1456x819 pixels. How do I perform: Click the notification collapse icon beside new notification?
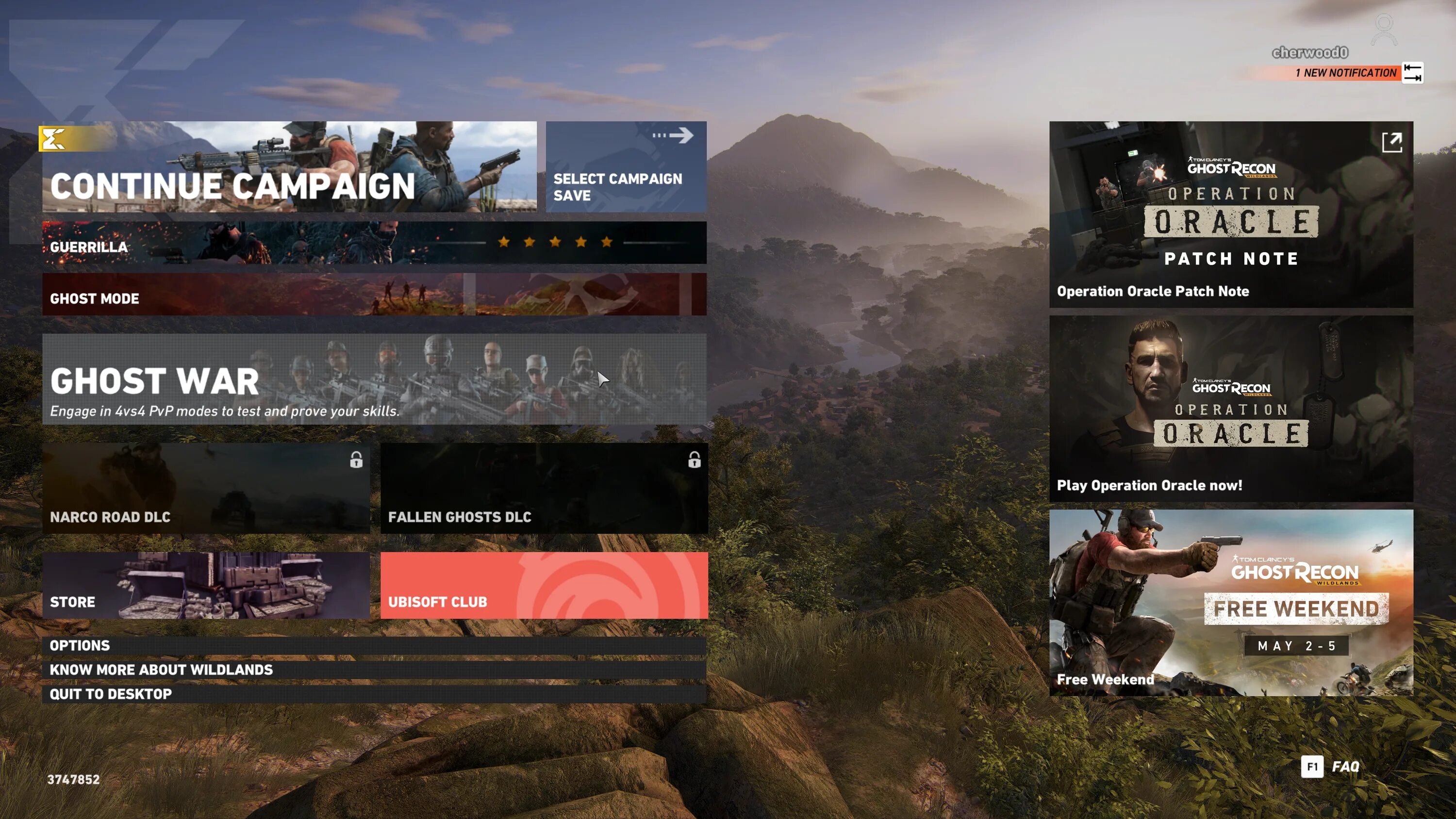click(x=1413, y=72)
